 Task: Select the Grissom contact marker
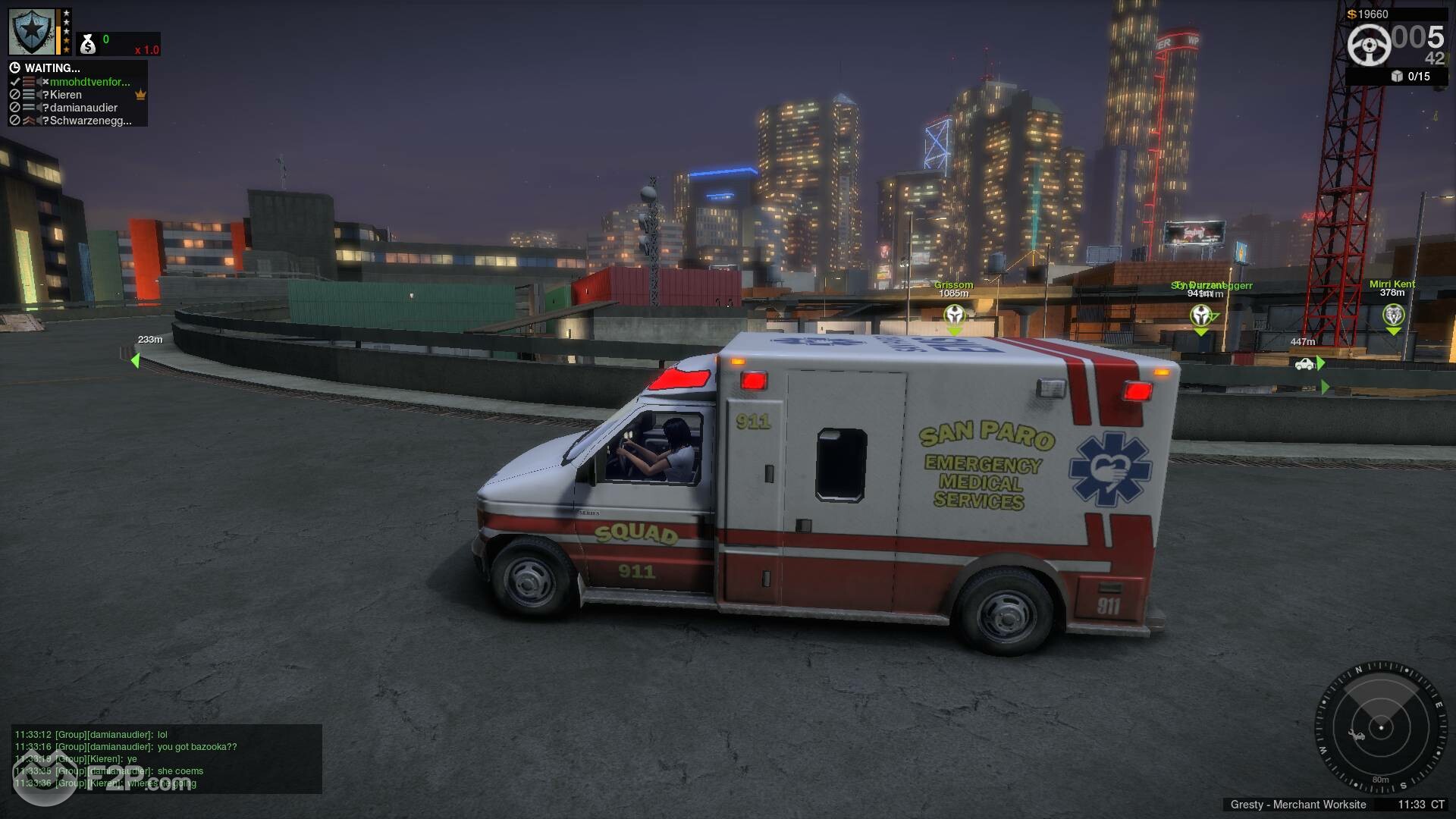[x=954, y=314]
